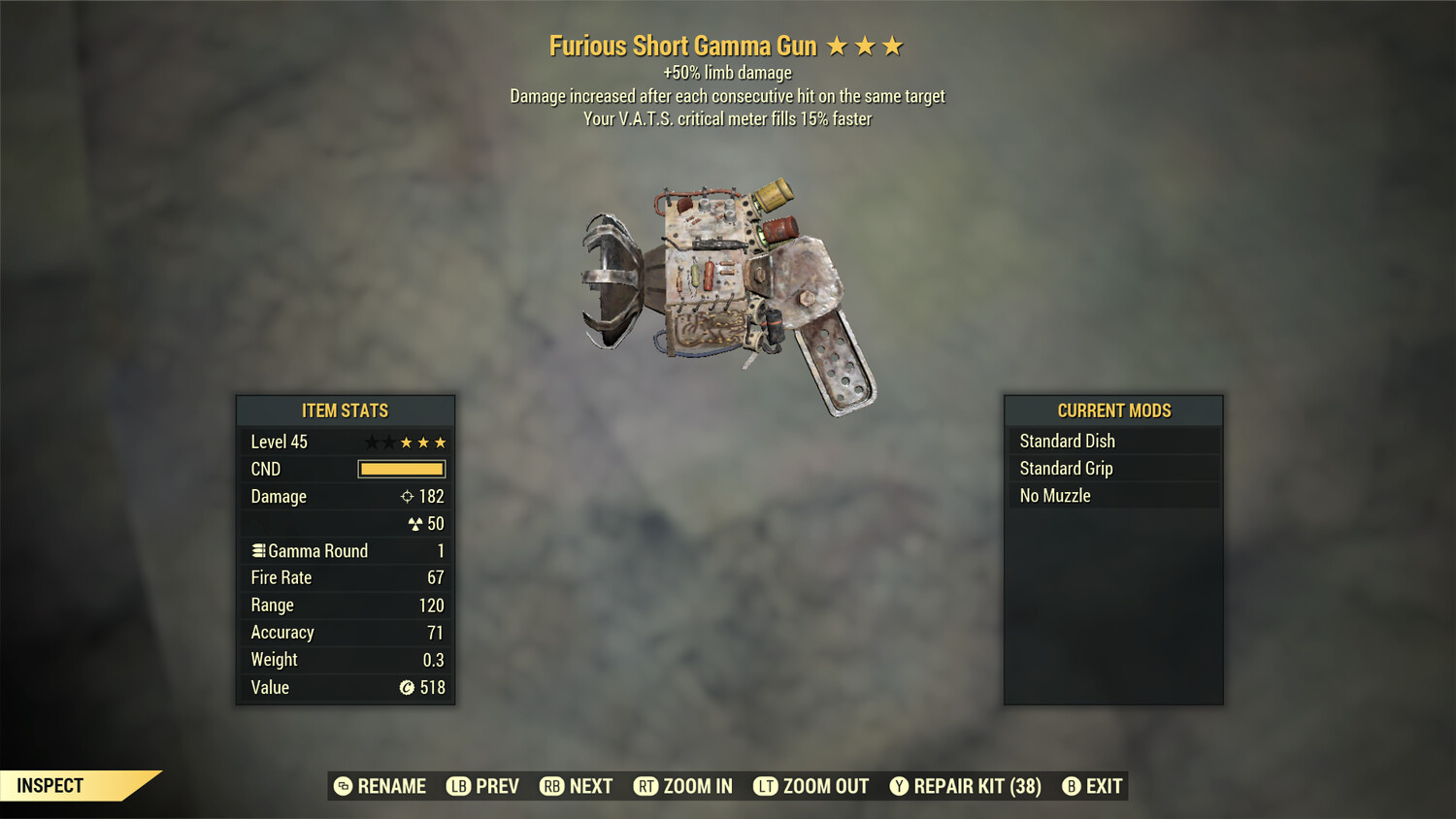Click the Gamma Round ammo icon
This screenshot has height=819, width=1456.
257,550
